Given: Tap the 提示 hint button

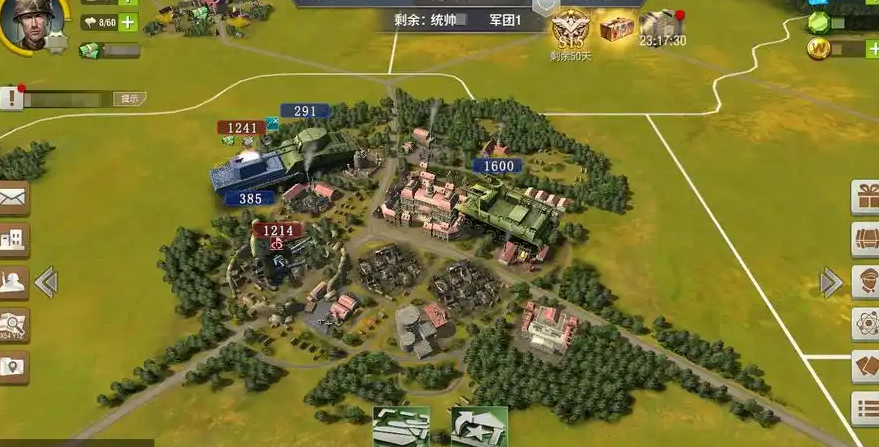Looking at the screenshot, I should coord(130,99).
